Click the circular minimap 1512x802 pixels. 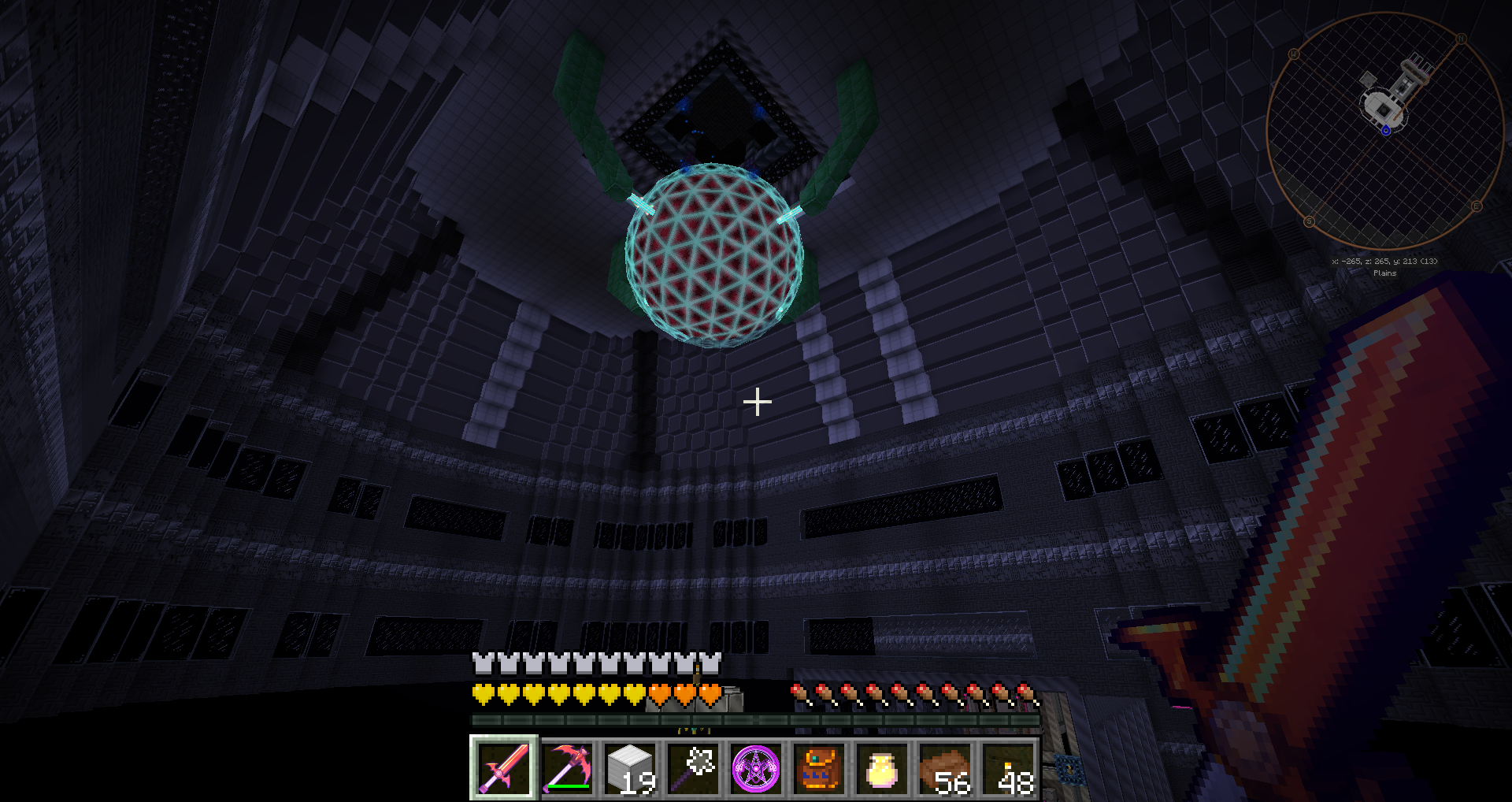(1385, 131)
